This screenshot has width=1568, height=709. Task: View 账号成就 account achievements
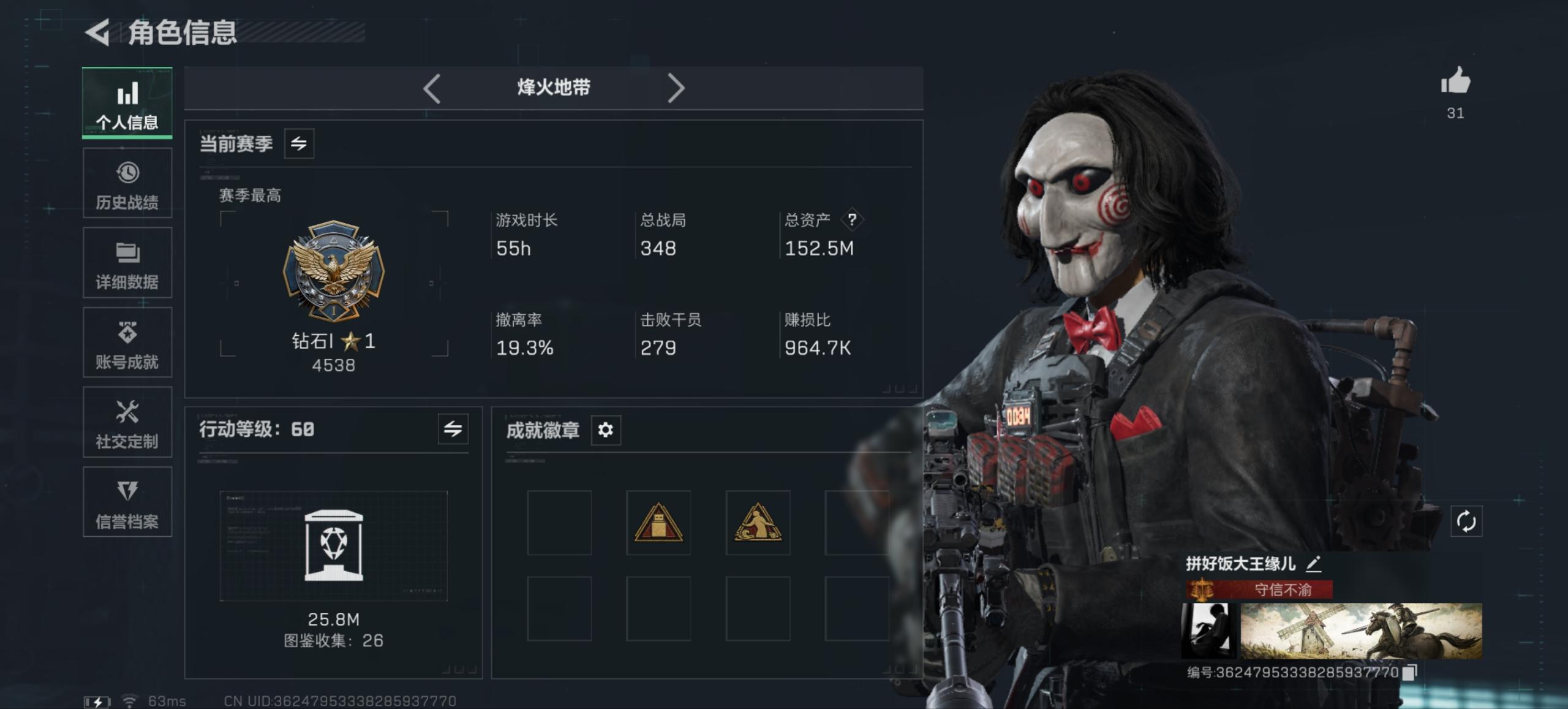pyautogui.click(x=127, y=343)
